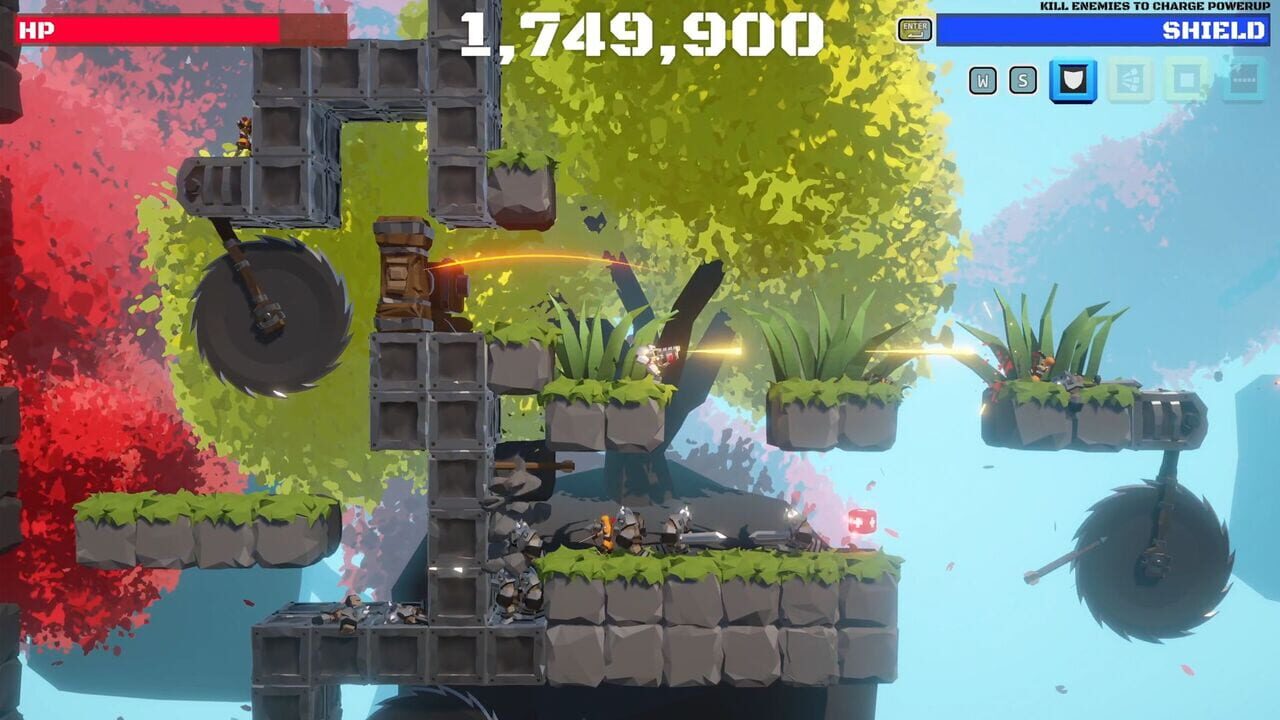
Task: Click the KILL ENEMIES TO CHARGE POWERUP text
Action: (x=1156, y=6)
